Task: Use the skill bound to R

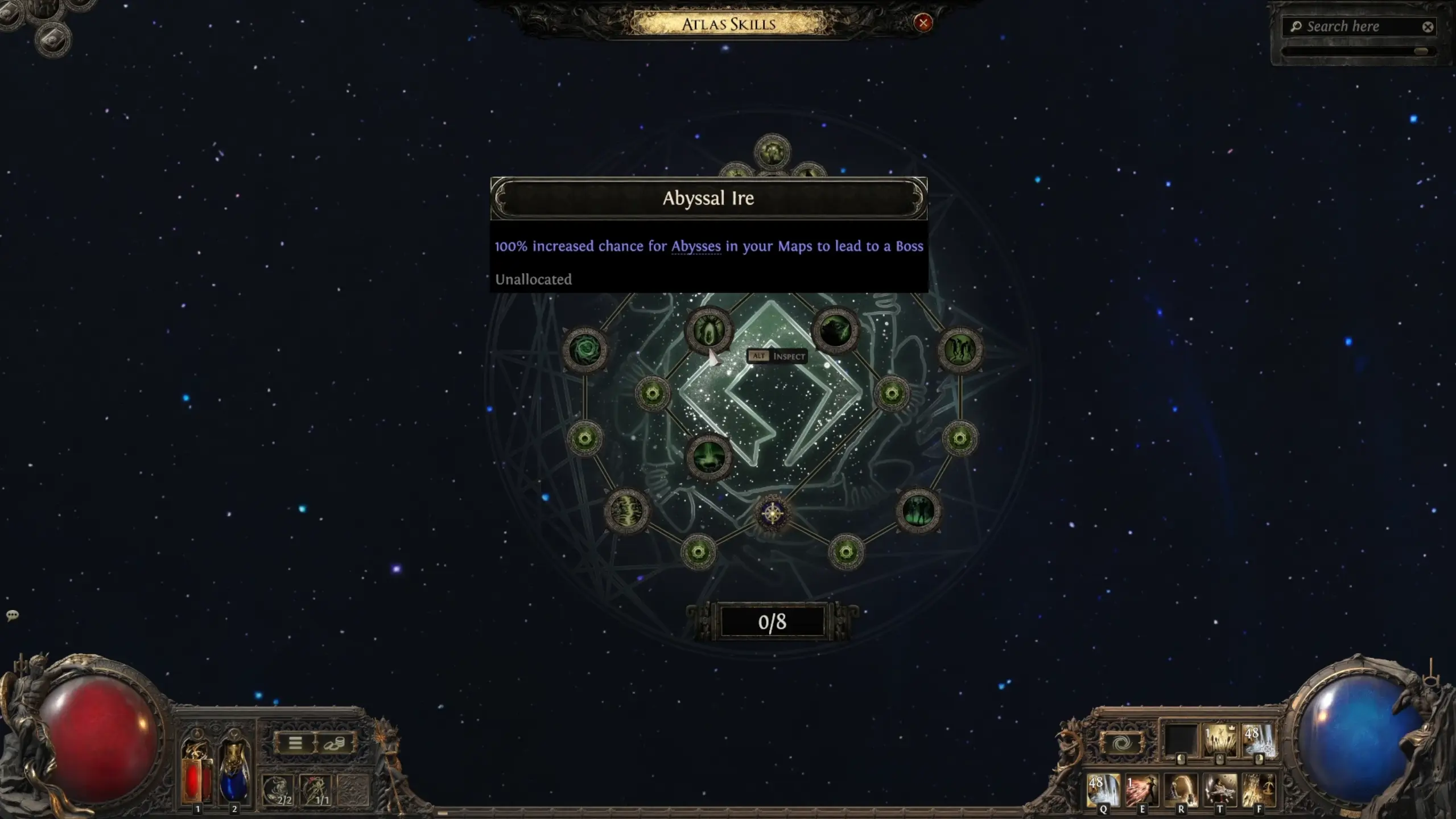Action: (1181, 789)
